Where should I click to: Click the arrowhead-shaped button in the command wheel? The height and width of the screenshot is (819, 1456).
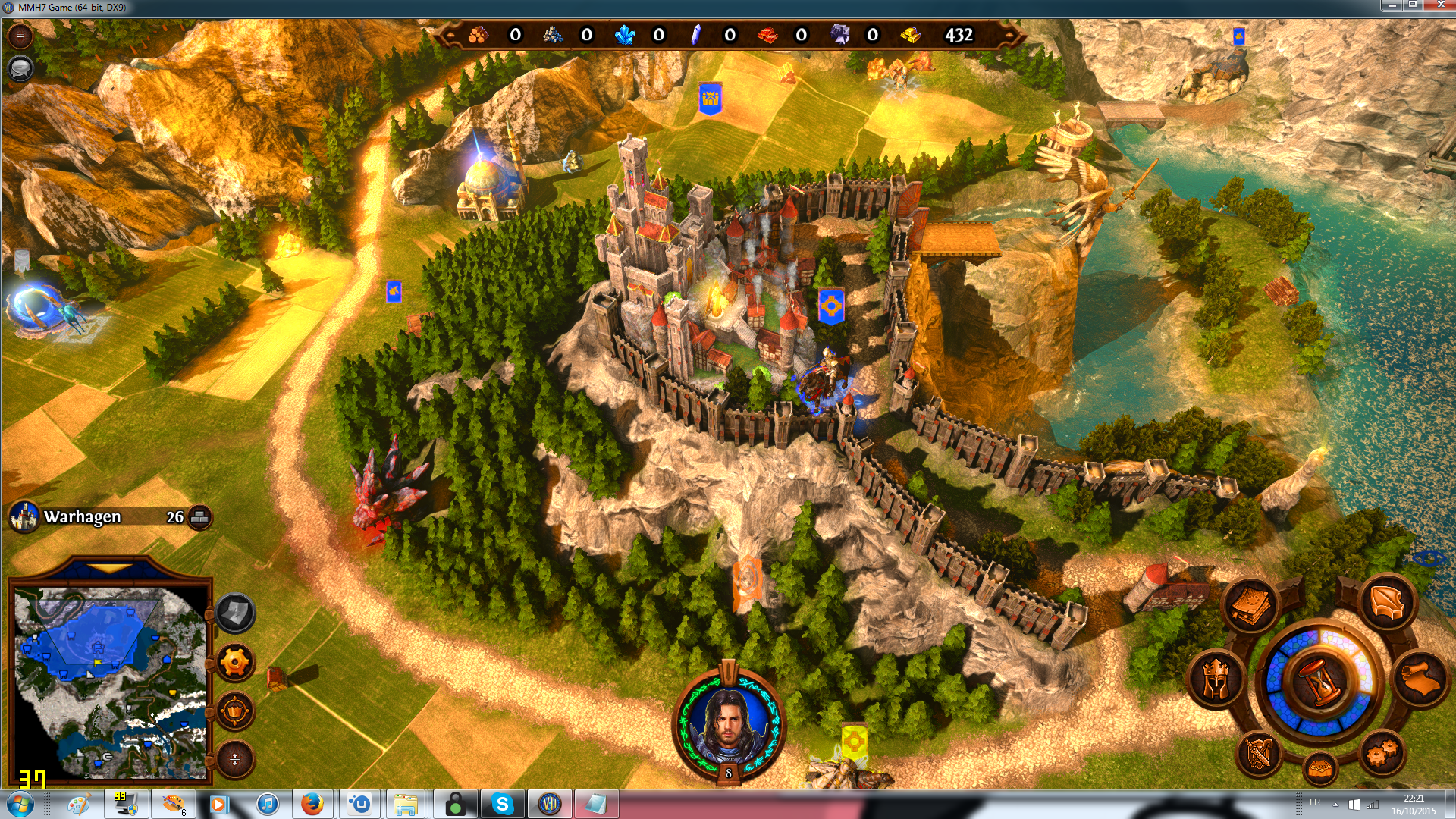point(1388,603)
